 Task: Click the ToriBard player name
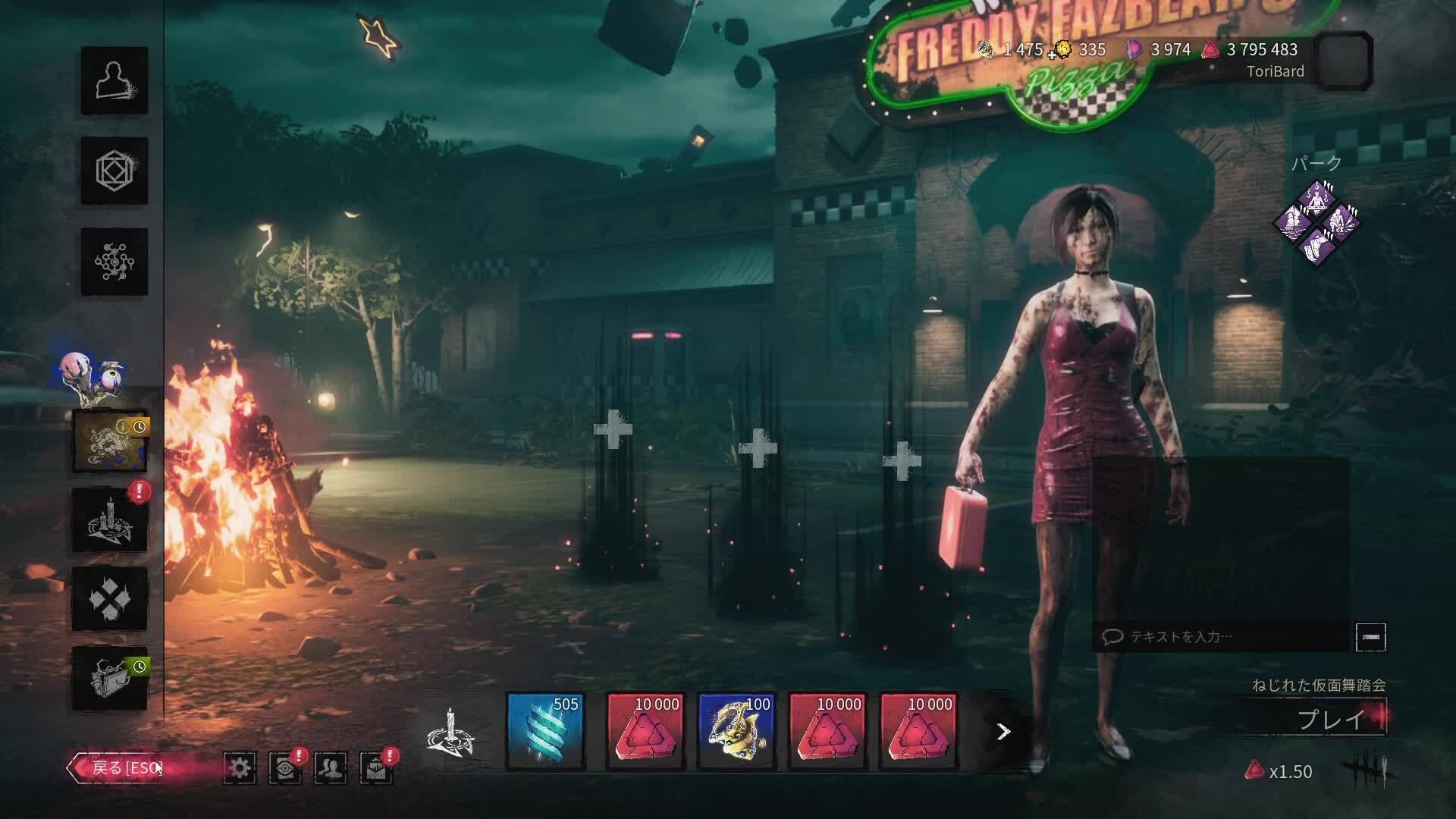[x=1275, y=72]
